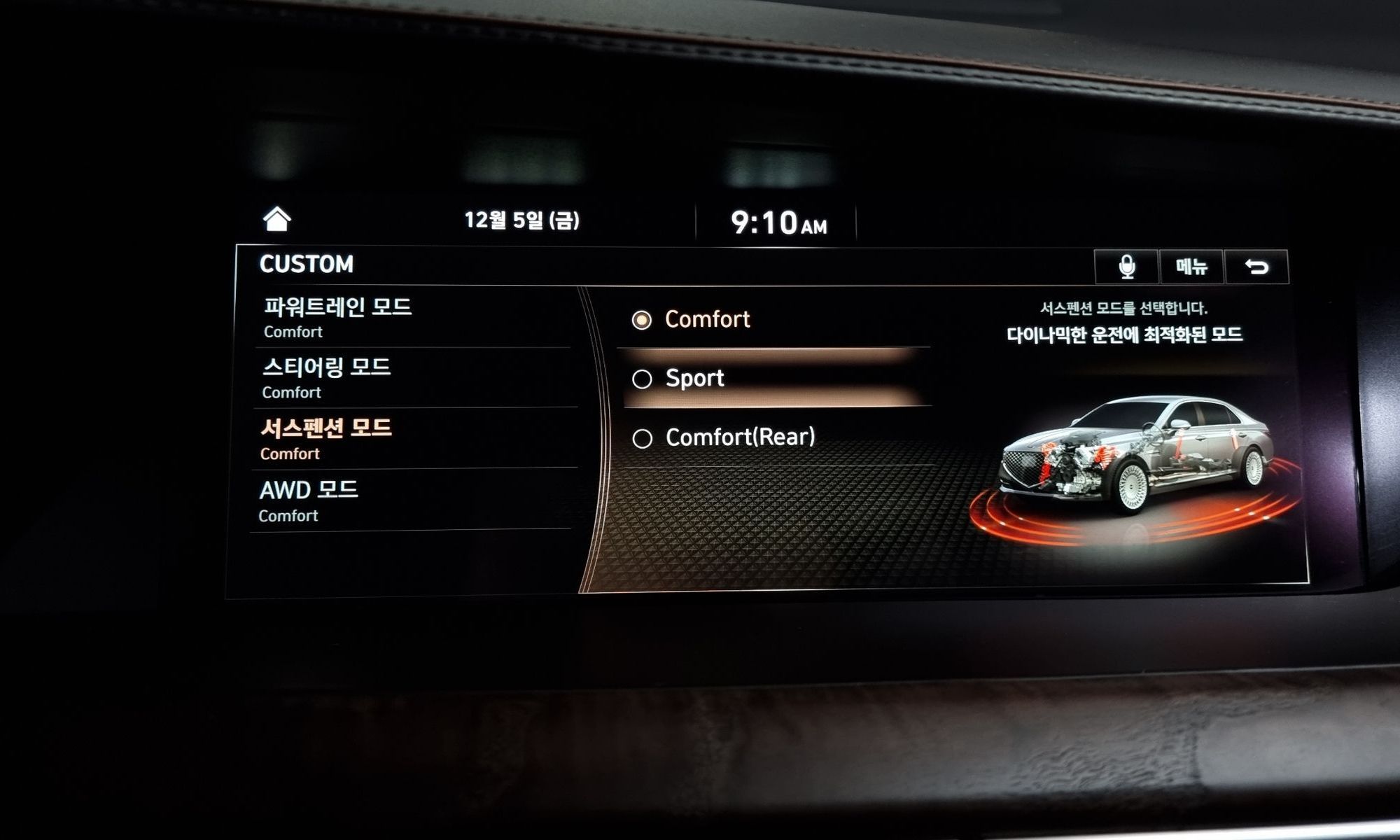Go back with the return arrow
The height and width of the screenshot is (840, 1400).
point(1256,267)
